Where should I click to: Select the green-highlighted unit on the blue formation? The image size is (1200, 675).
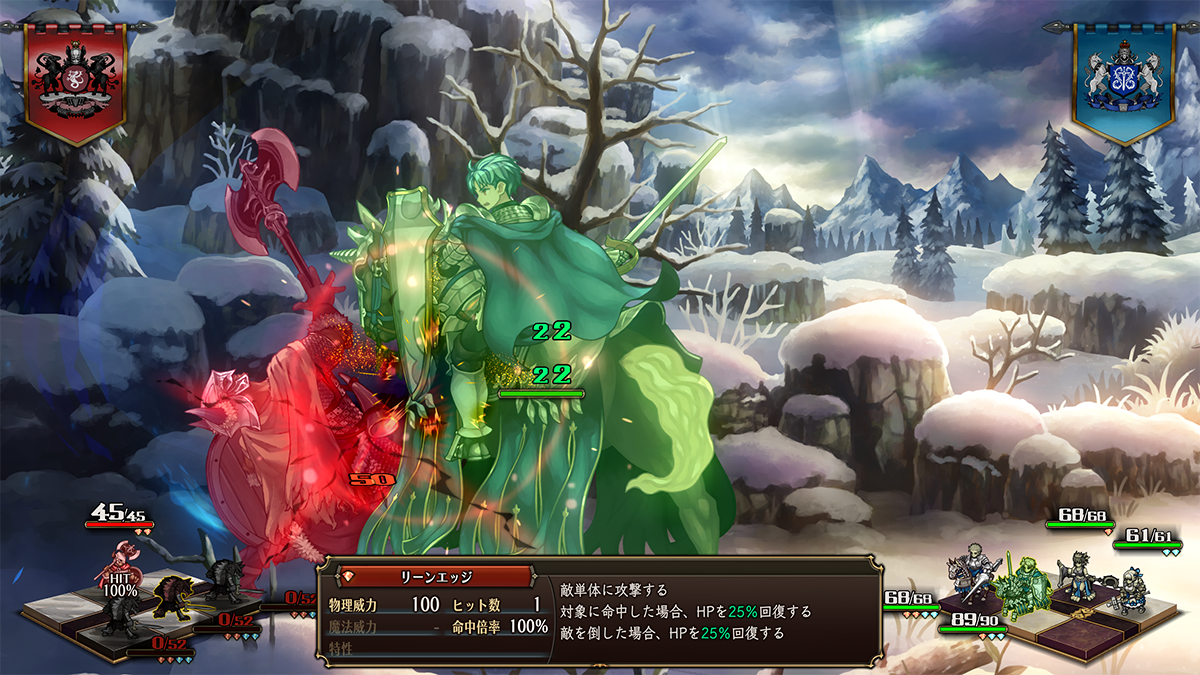pos(1021,581)
